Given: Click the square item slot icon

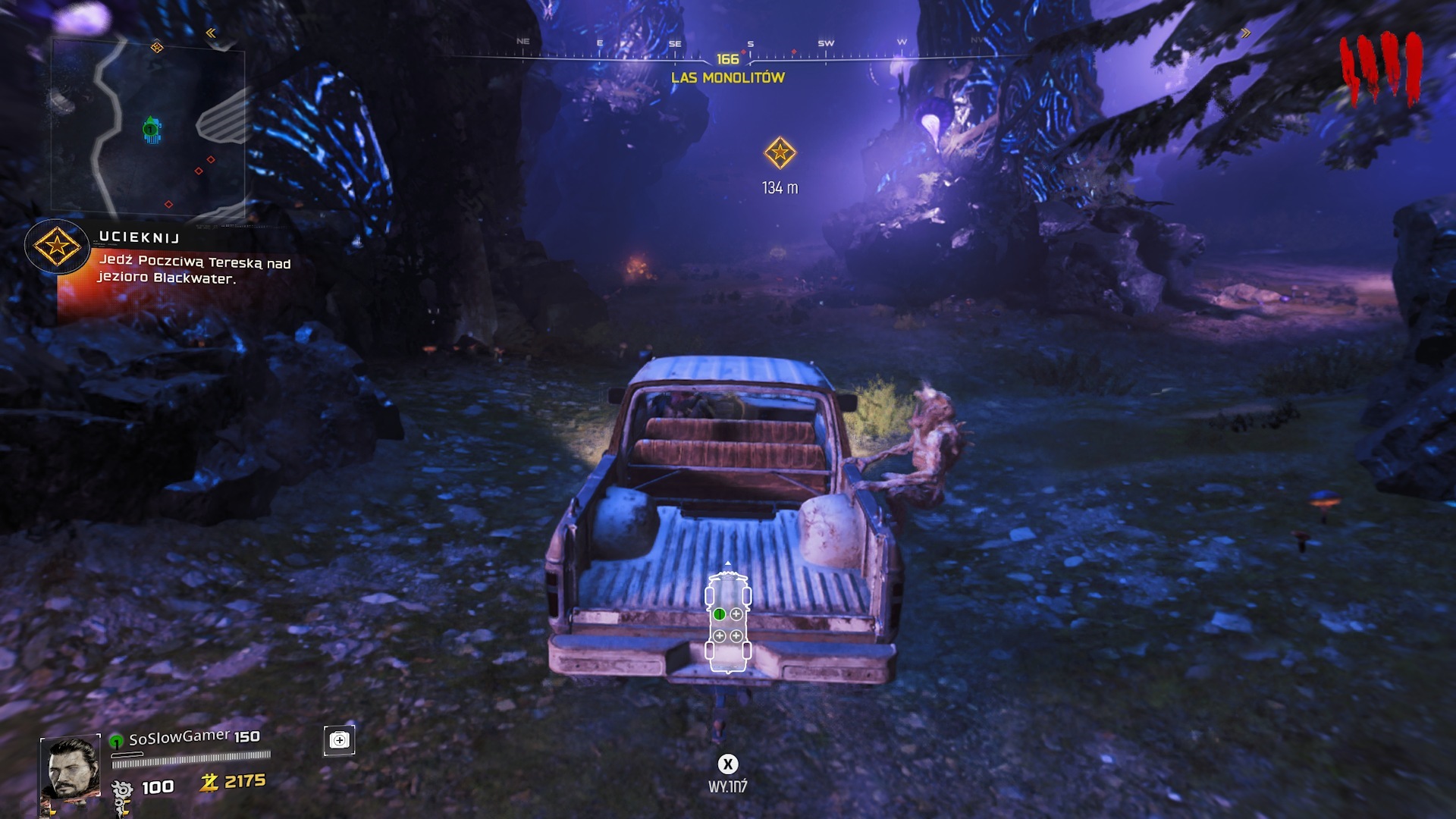Looking at the screenshot, I should [x=339, y=740].
